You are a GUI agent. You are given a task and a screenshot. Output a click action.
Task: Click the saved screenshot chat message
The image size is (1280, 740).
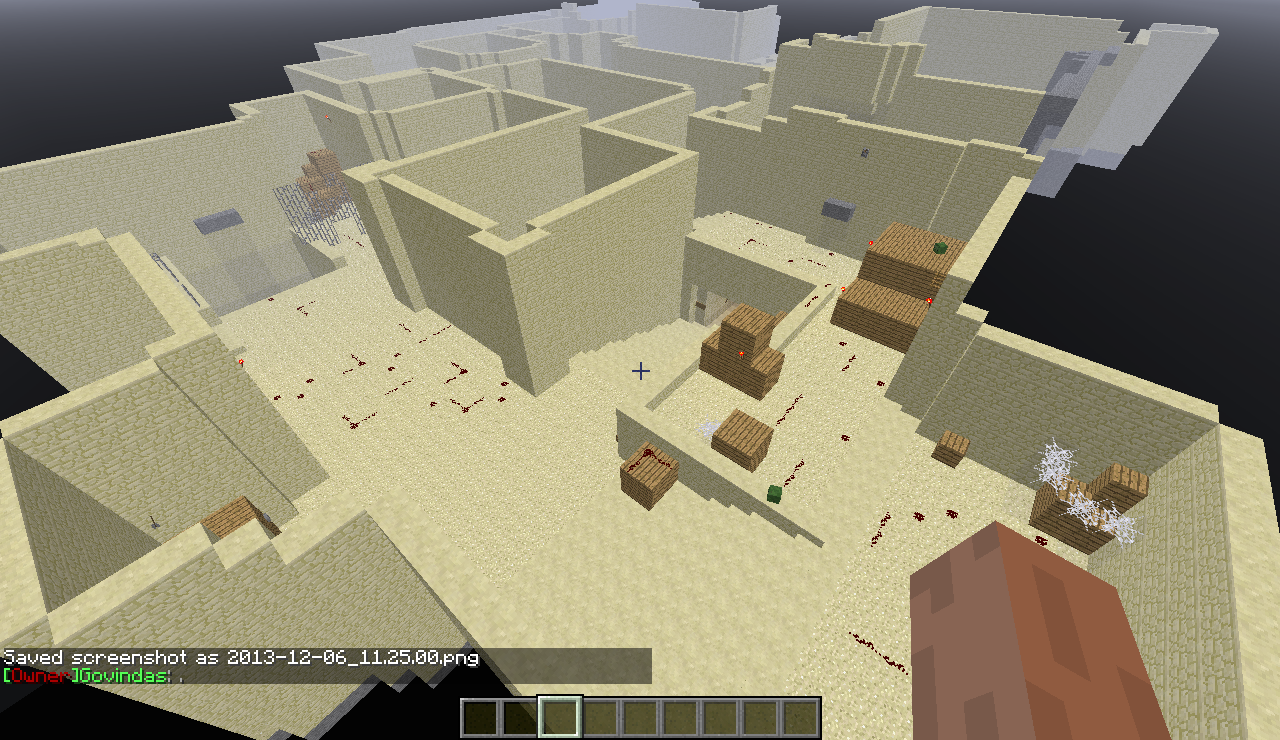[x=241, y=657]
